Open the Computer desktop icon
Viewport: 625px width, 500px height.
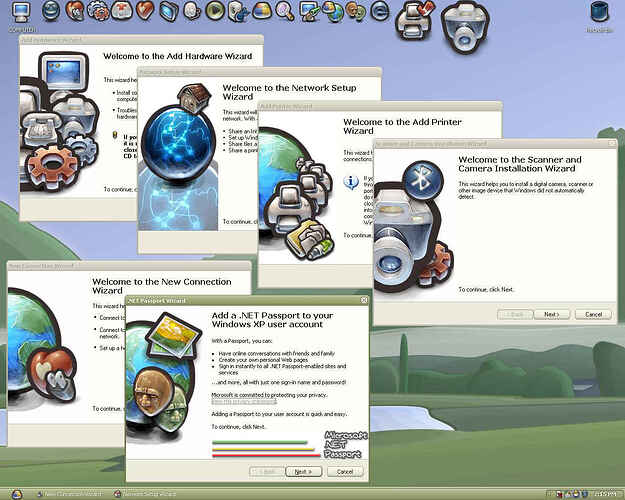(x=21, y=13)
